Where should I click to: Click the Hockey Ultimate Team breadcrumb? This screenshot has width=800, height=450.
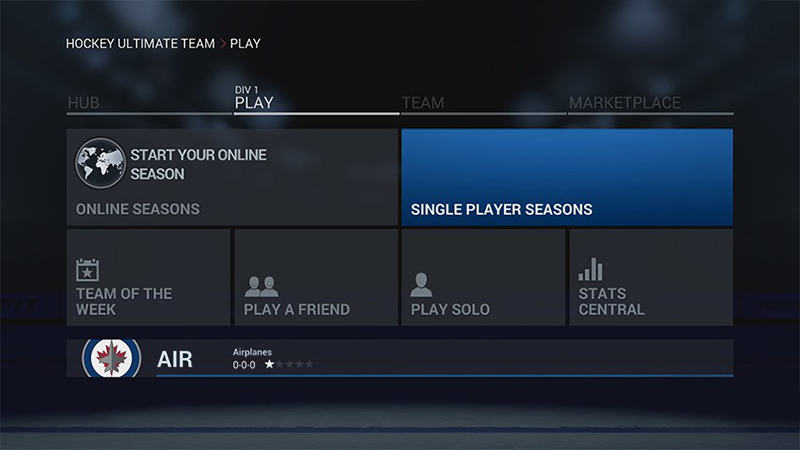[x=140, y=44]
